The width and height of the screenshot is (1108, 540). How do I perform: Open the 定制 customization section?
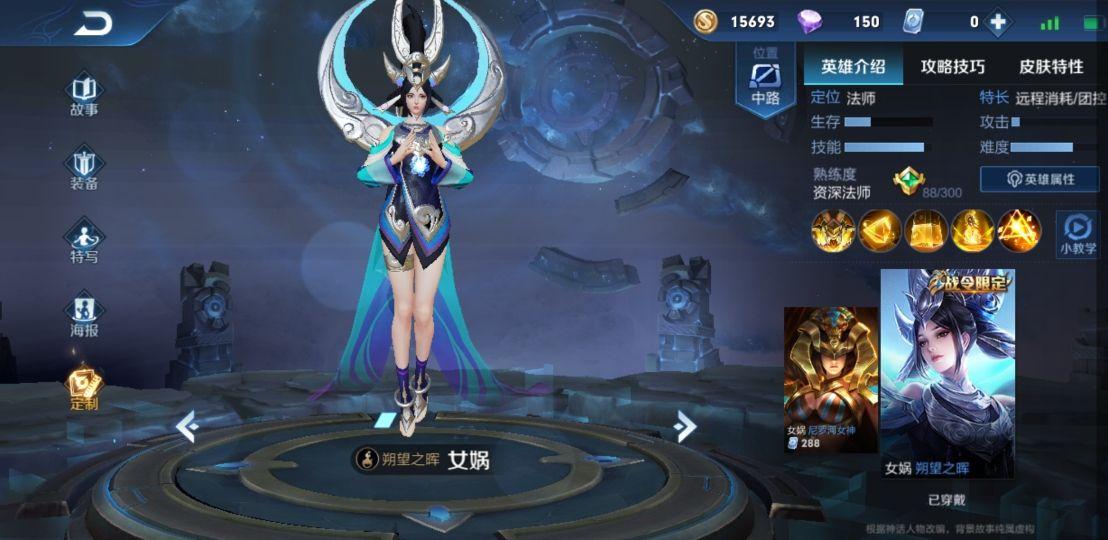coord(84,388)
